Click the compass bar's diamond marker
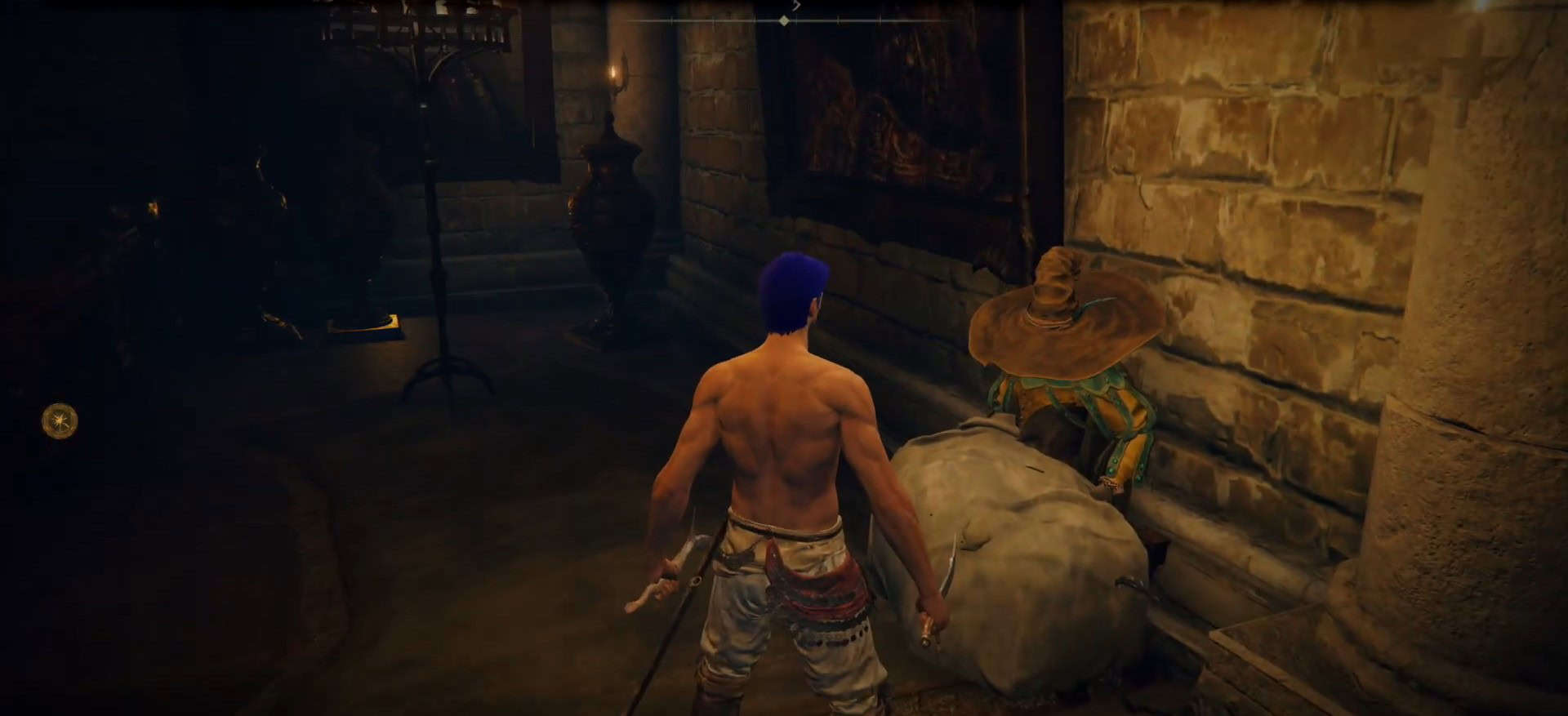Image resolution: width=1568 pixels, height=716 pixels. [784, 20]
